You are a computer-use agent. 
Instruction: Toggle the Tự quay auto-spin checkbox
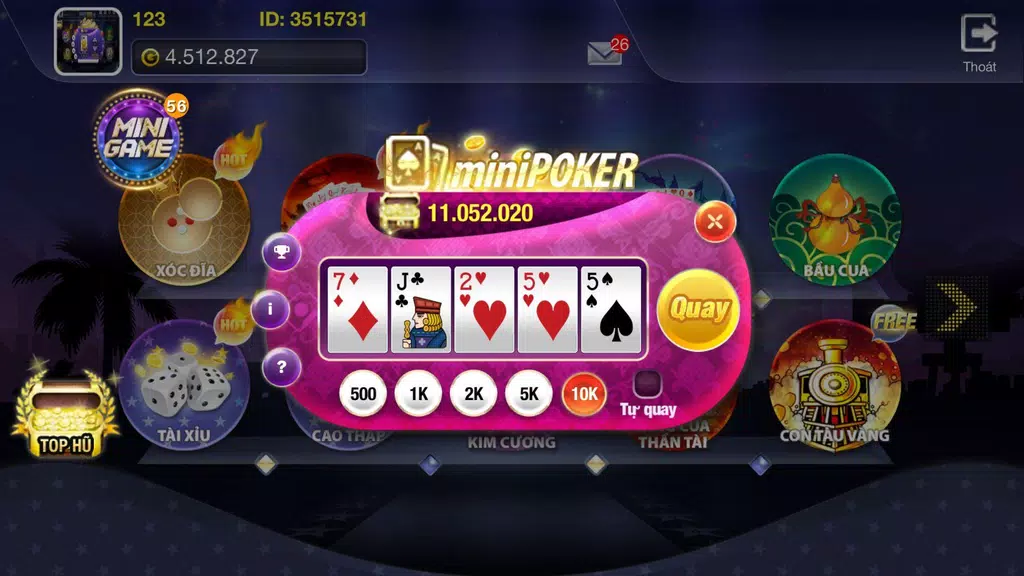point(648,384)
